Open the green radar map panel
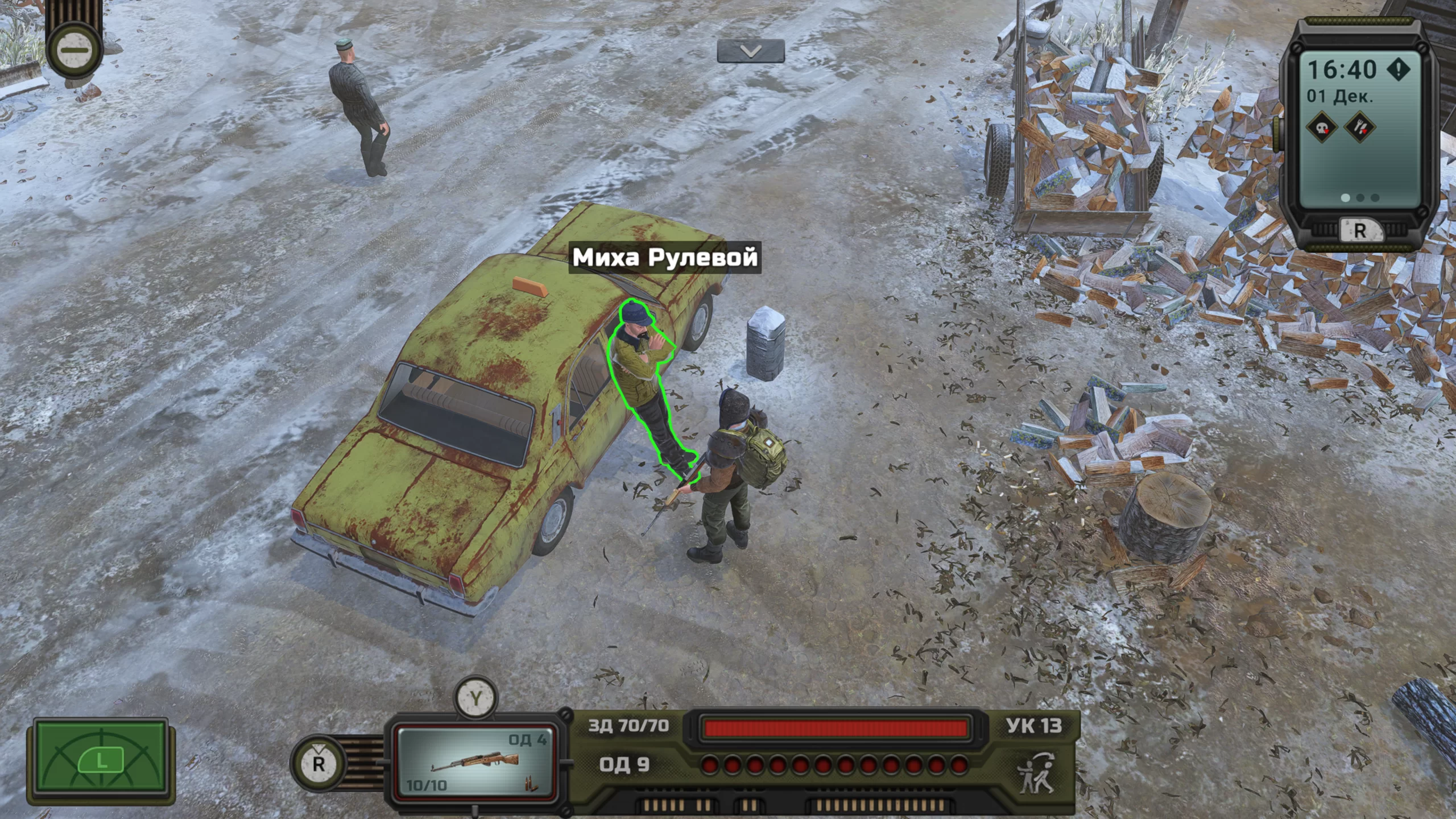The width and height of the screenshot is (1456, 819). [101, 760]
